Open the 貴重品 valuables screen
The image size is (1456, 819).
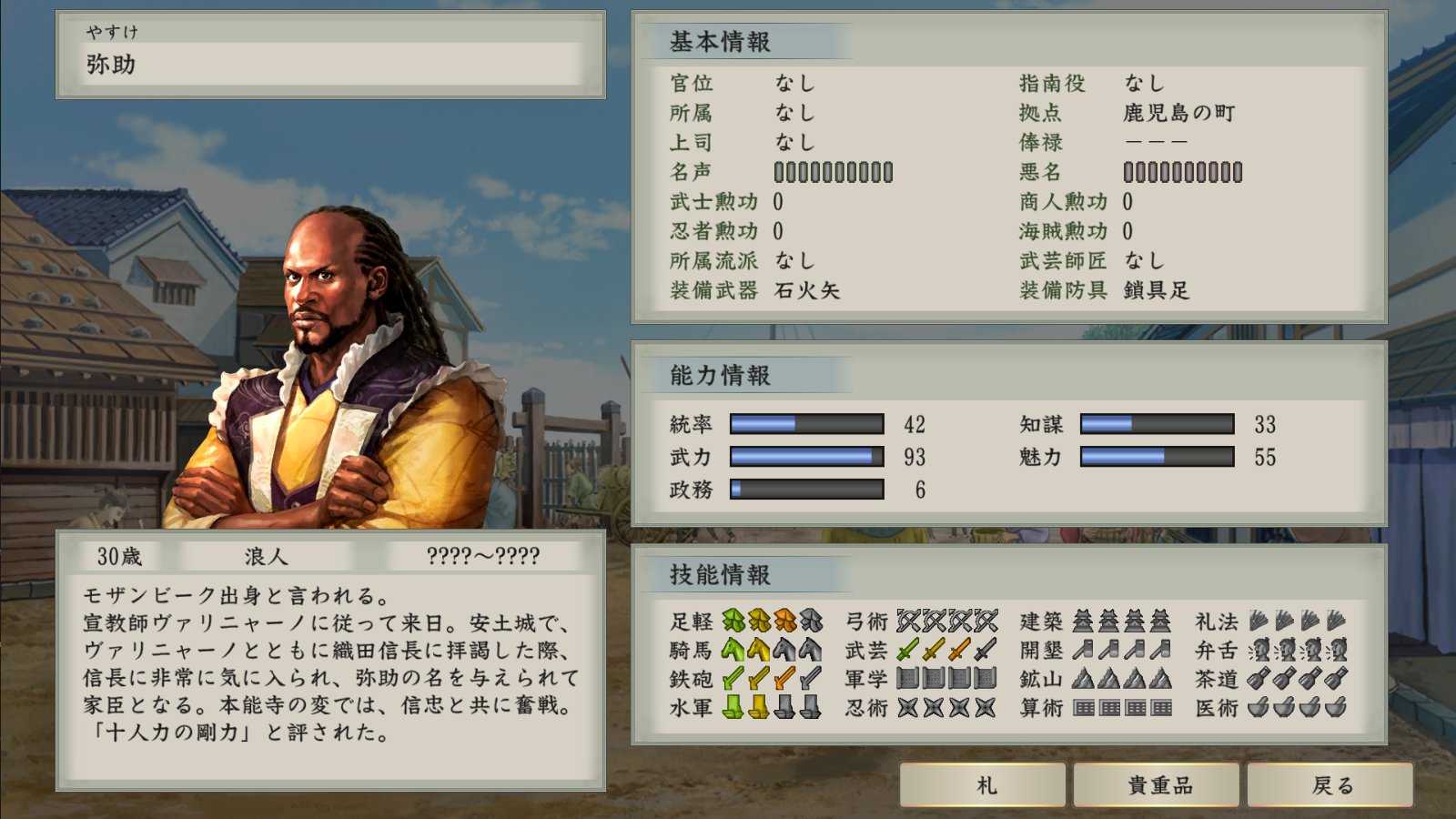1157,784
